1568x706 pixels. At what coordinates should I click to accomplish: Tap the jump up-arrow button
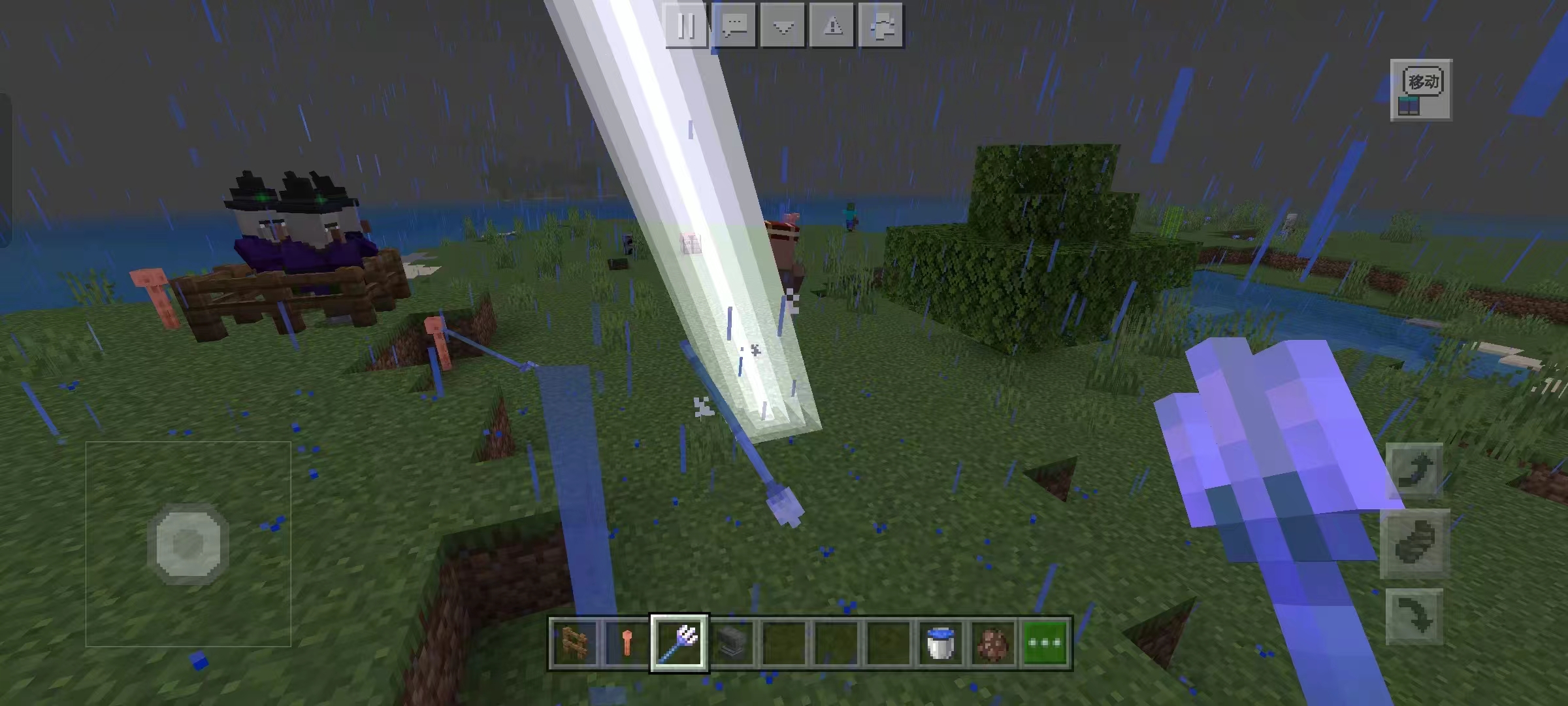tap(1415, 470)
